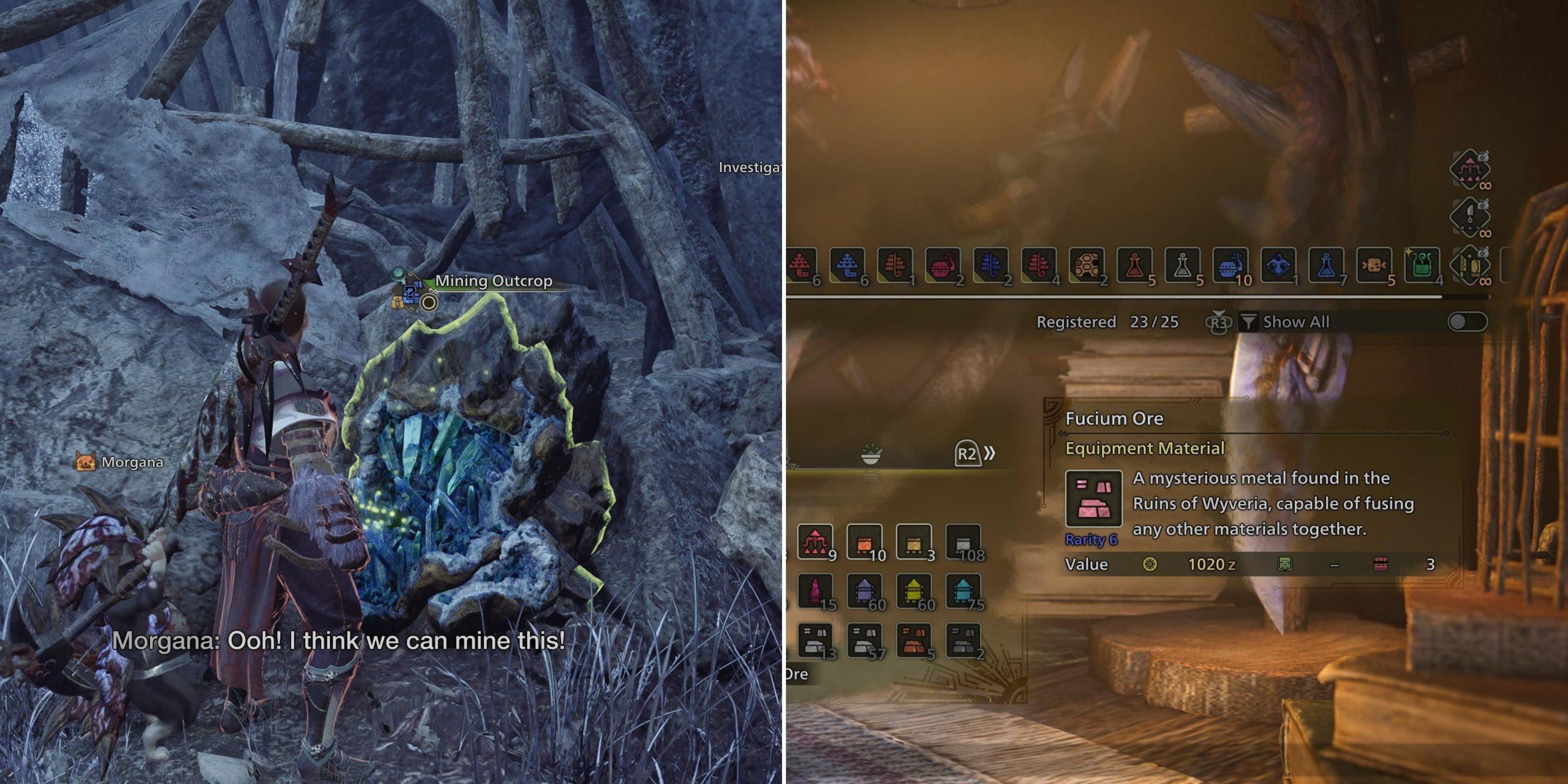Screen dimensions: 1568x784
Task: Choose the blue dice-like item slot
Action: pos(1278,265)
